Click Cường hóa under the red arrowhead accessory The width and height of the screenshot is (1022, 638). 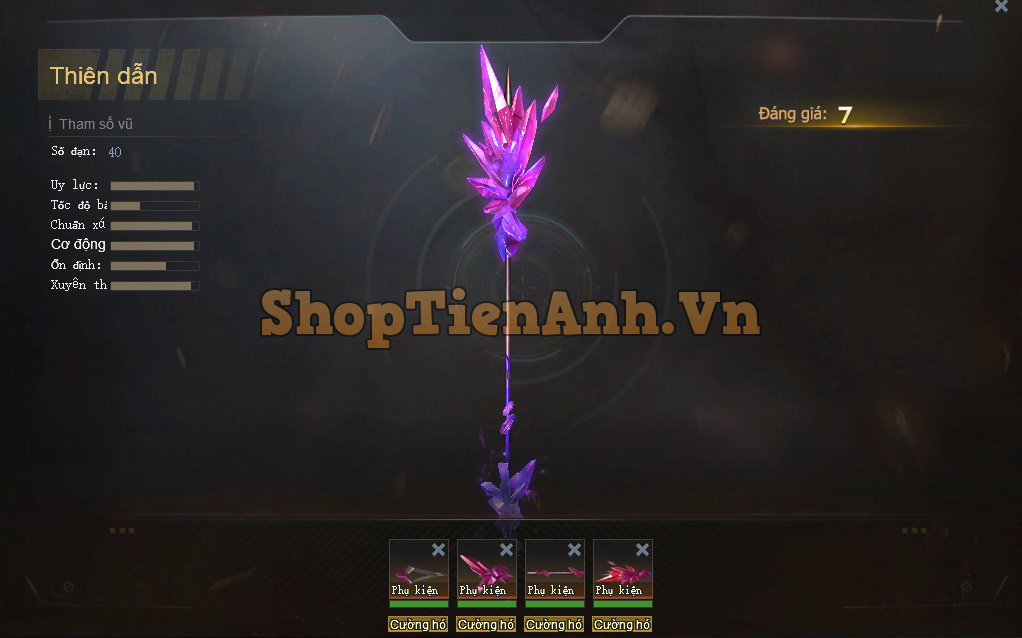[622, 625]
